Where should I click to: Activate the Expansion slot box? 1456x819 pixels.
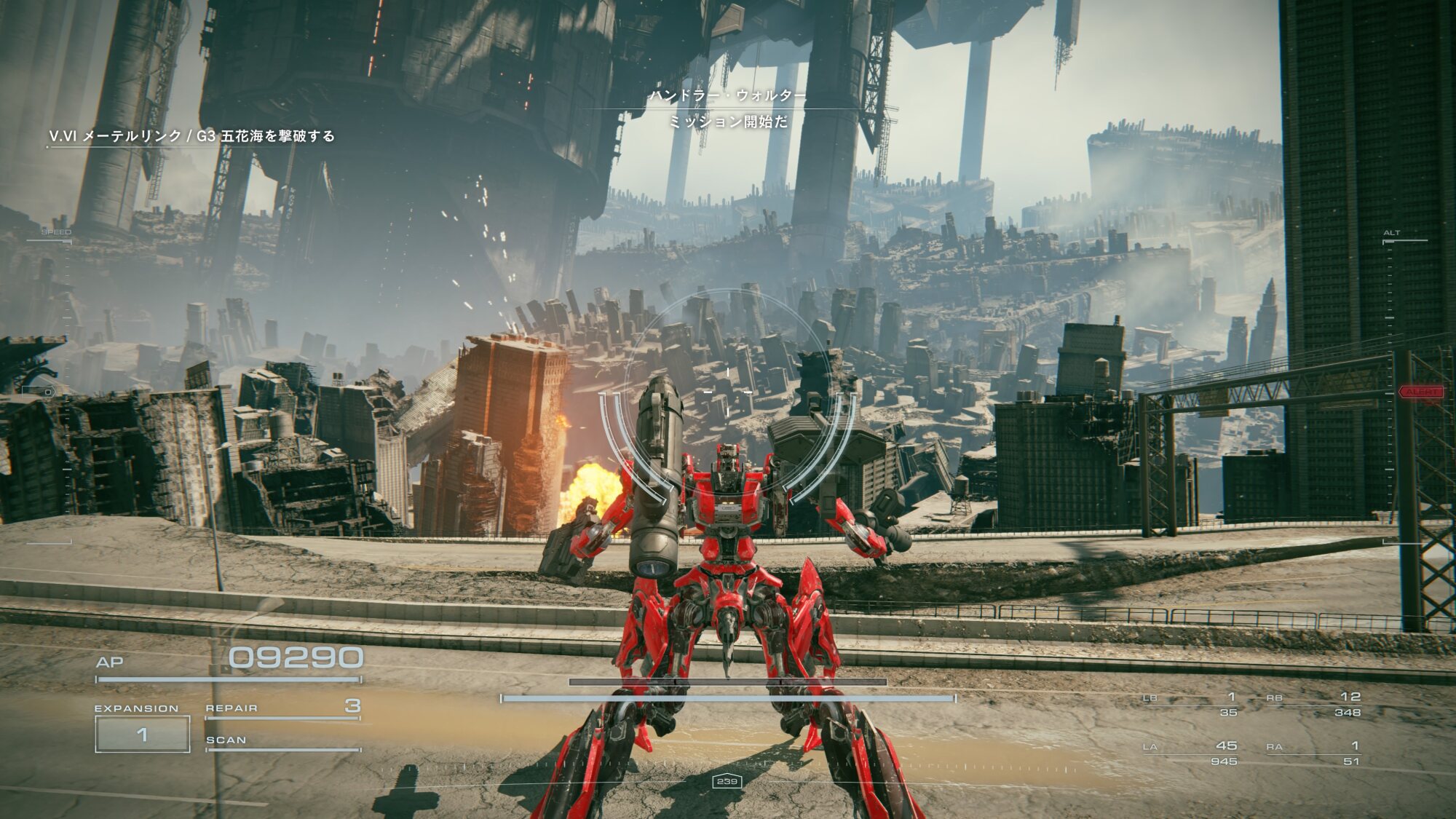click(x=143, y=734)
